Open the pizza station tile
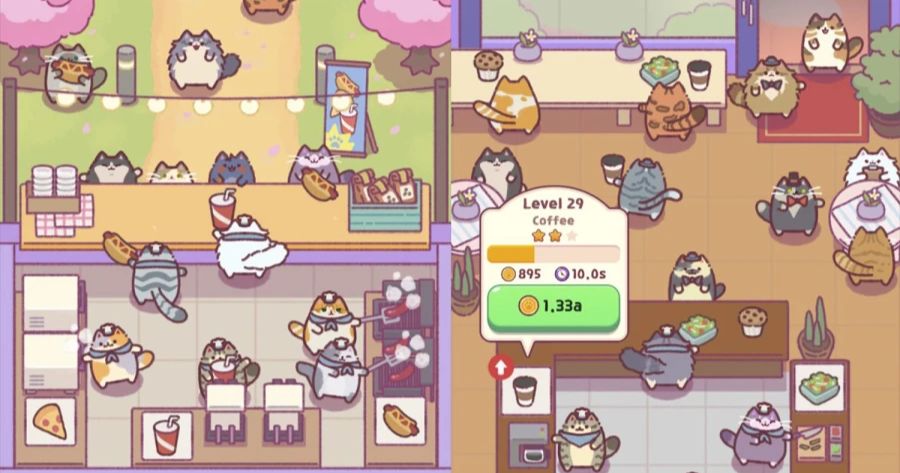This screenshot has height=473, width=900. click(x=49, y=423)
